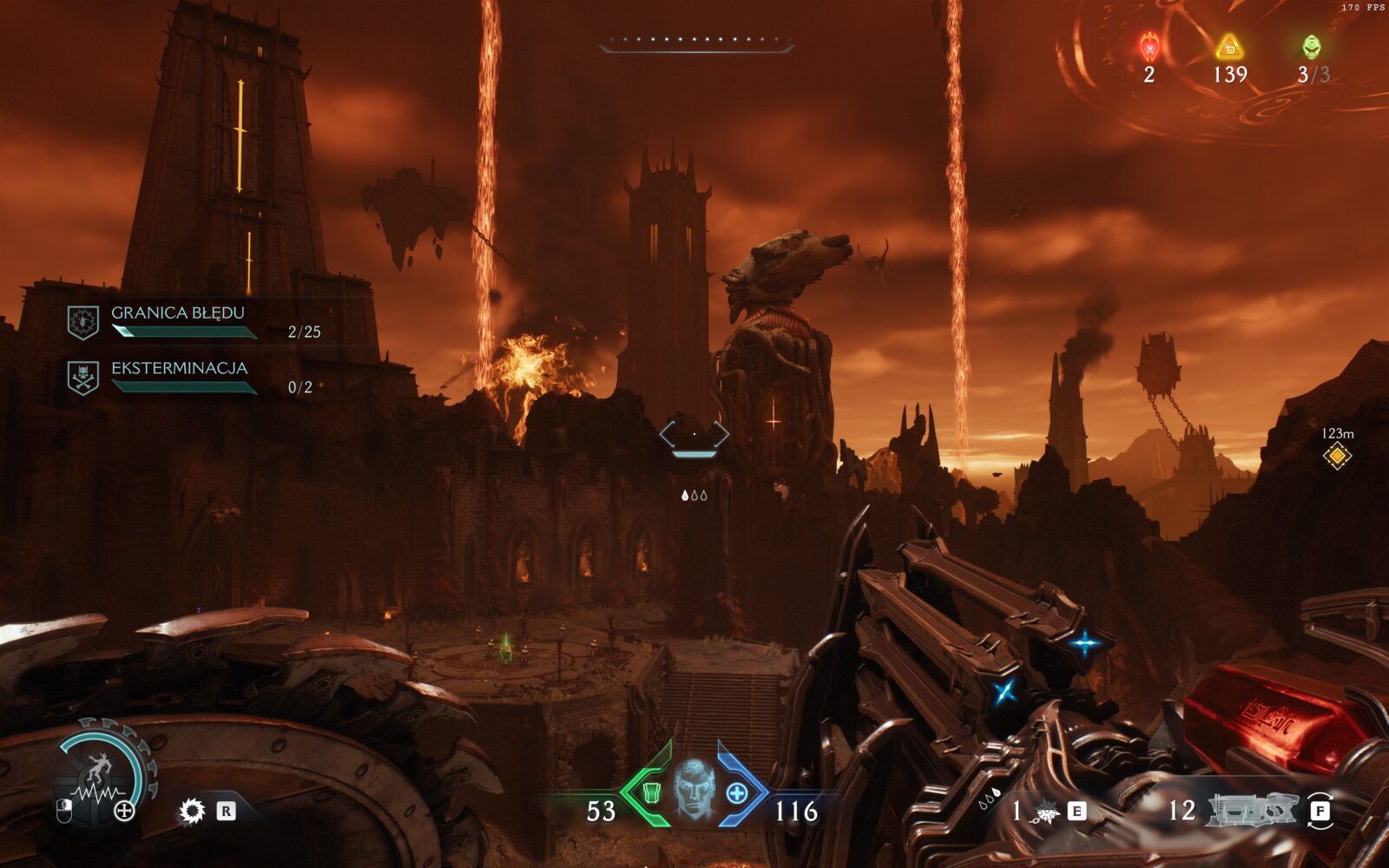Click the blue health cross icon
Screen dimensions: 1389x868
point(736,792)
